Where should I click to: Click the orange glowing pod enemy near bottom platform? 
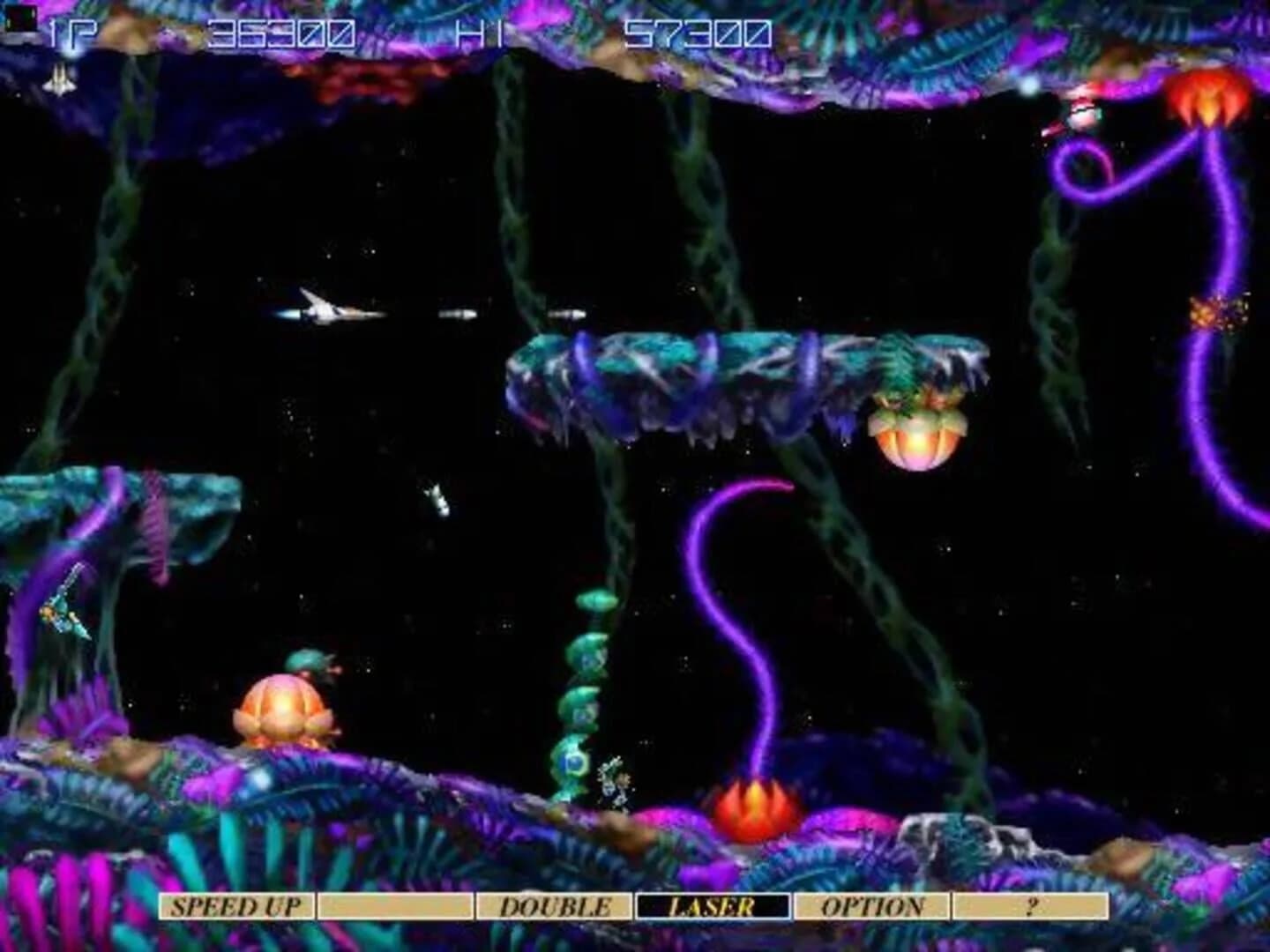(282, 705)
